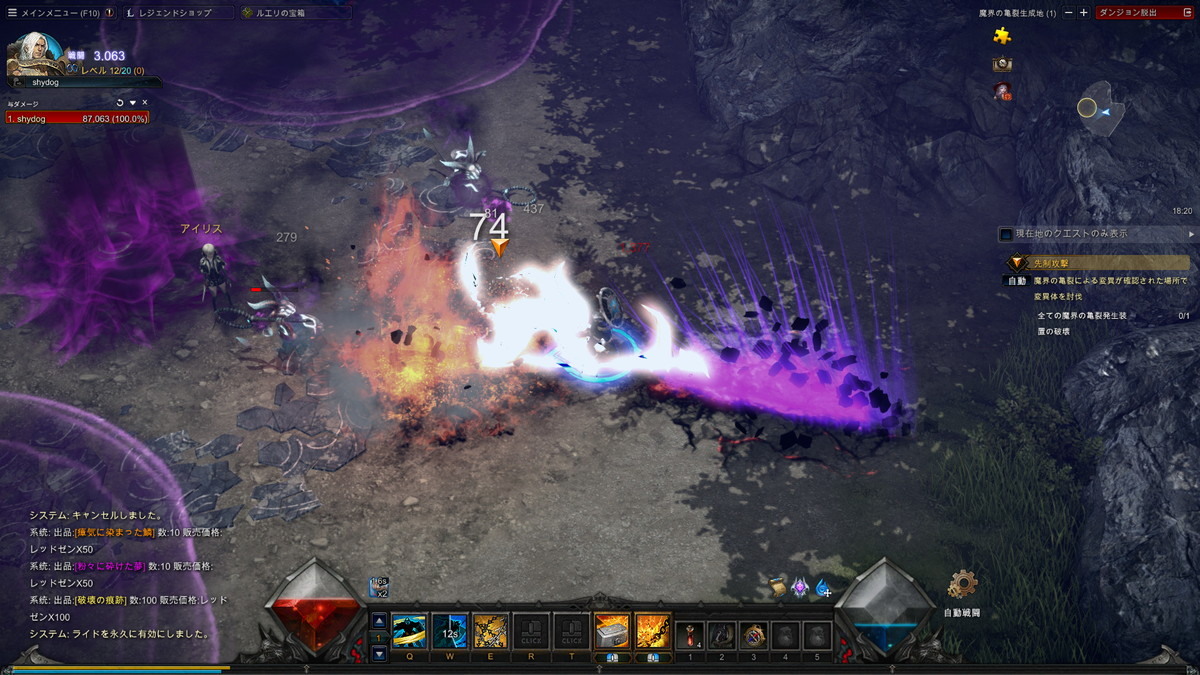The width and height of the screenshot is (1200, 675).
Task: Click the yellow puzzle piece icon
Action: pos(1001,36)
